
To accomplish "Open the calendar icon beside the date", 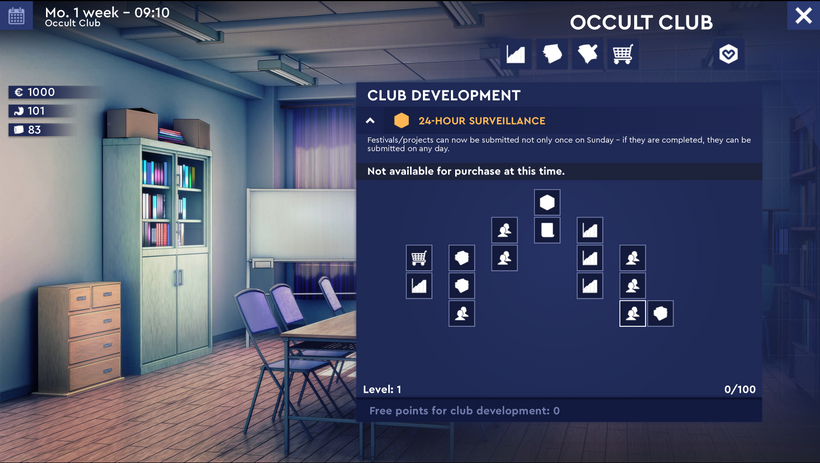I will point(17,16).
